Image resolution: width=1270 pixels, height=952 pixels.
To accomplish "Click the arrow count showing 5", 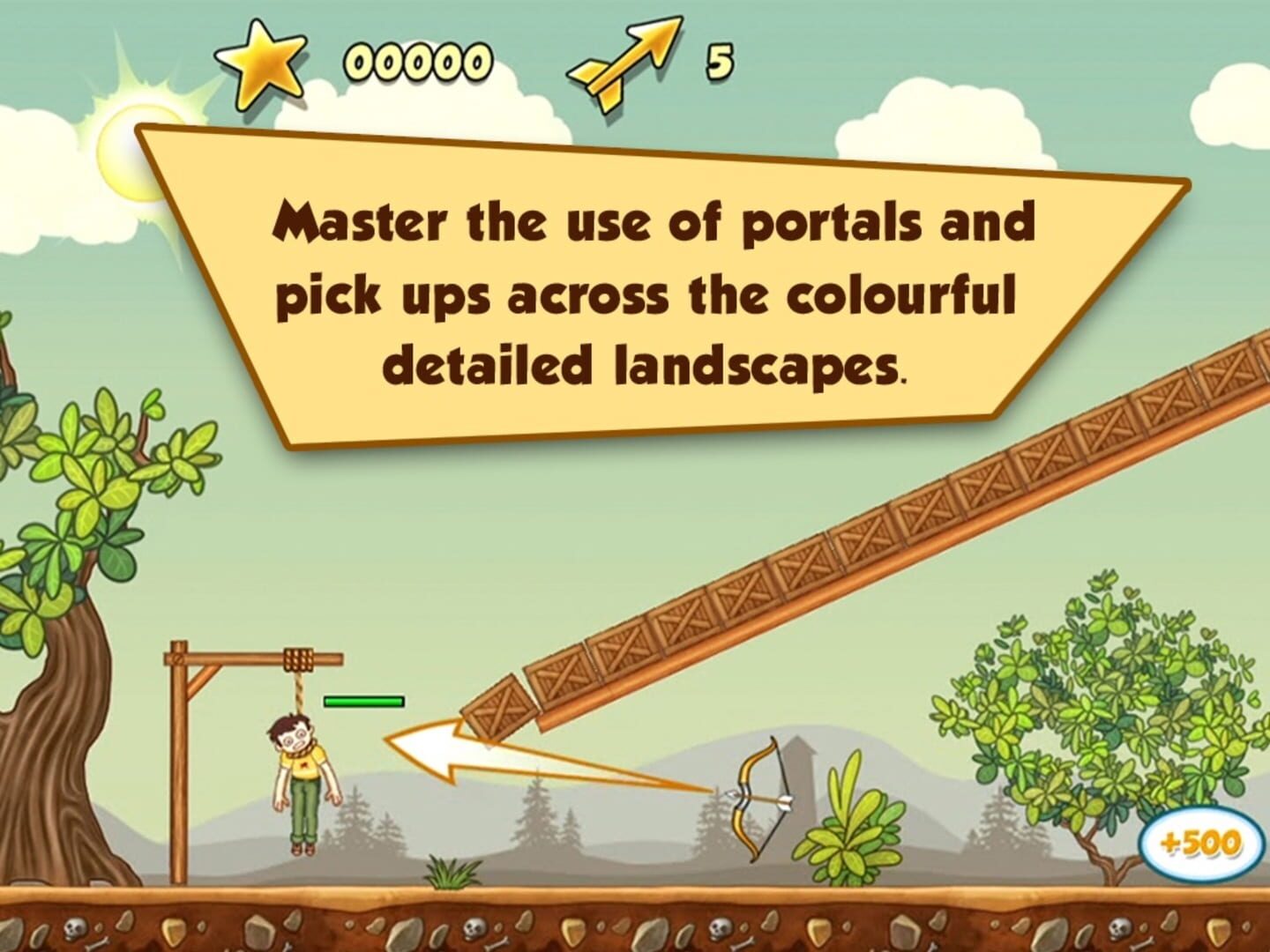I will 719,62.
